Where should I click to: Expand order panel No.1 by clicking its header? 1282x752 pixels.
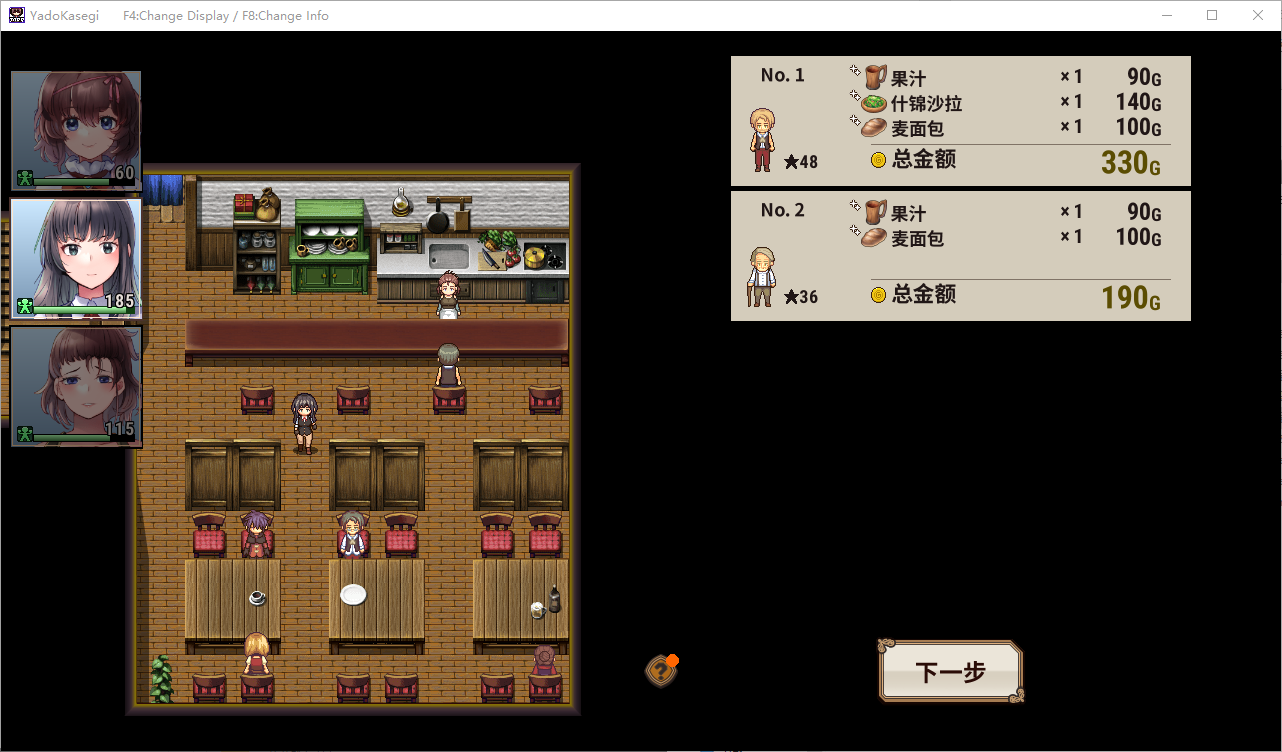click(x=781, y=75)
